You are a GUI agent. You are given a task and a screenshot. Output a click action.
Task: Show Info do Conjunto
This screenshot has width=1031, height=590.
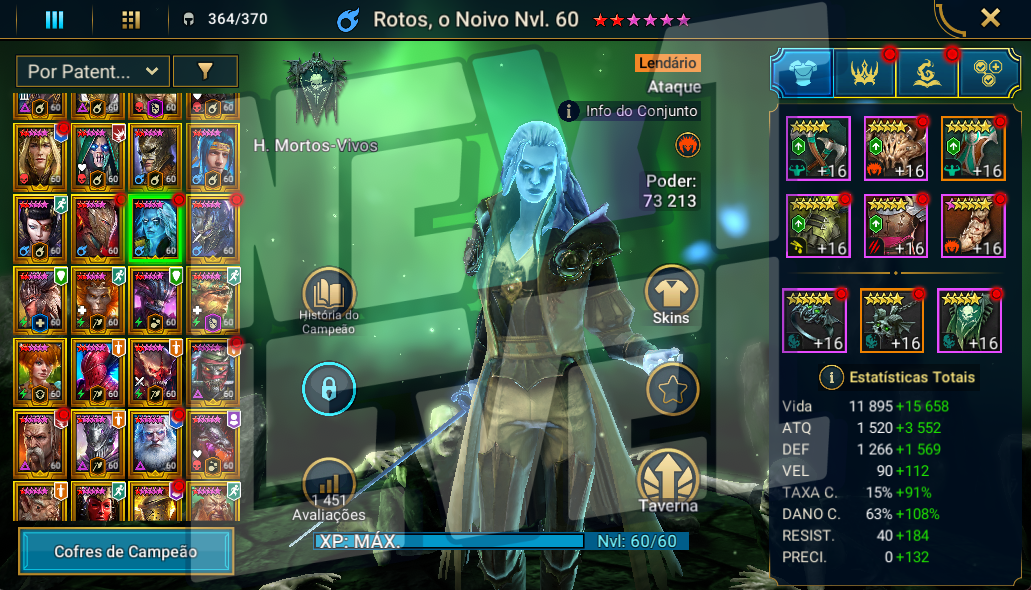point(630,111)
